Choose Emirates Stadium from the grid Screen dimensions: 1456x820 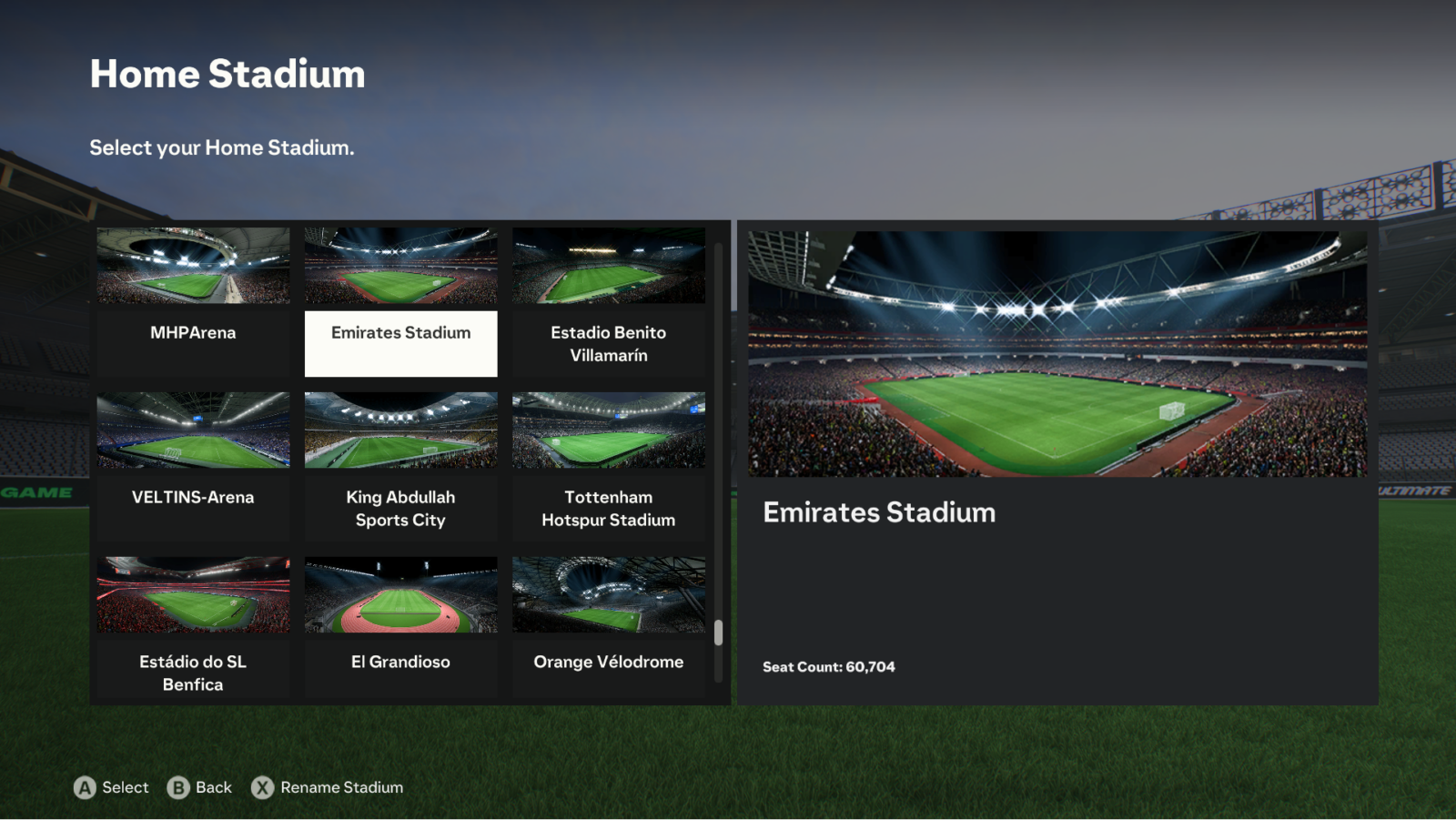pyautogui.click(x=400, y=301)
